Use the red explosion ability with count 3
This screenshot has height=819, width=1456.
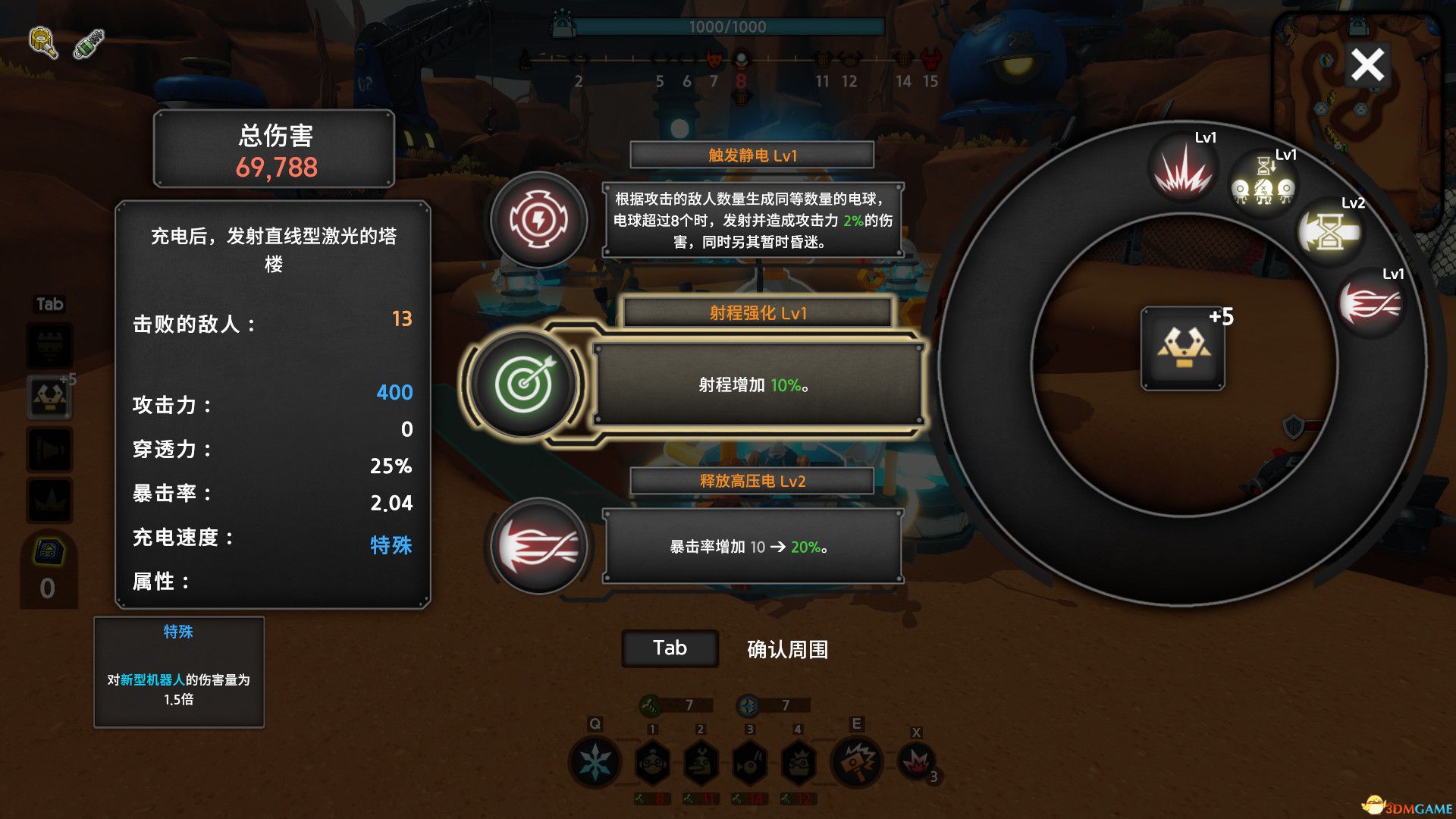[x=917, y=761]
